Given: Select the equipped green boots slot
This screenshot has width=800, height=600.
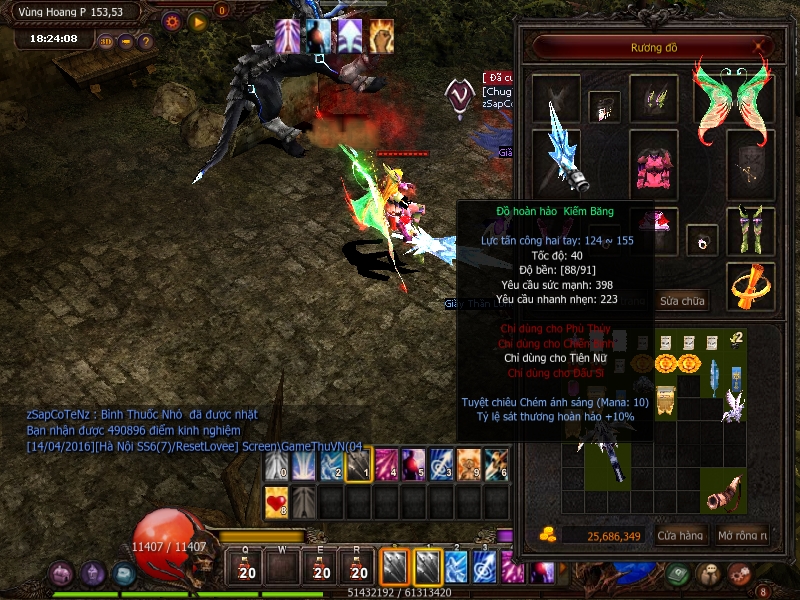Looking at the screenshot, I should (x=749, y=229).
